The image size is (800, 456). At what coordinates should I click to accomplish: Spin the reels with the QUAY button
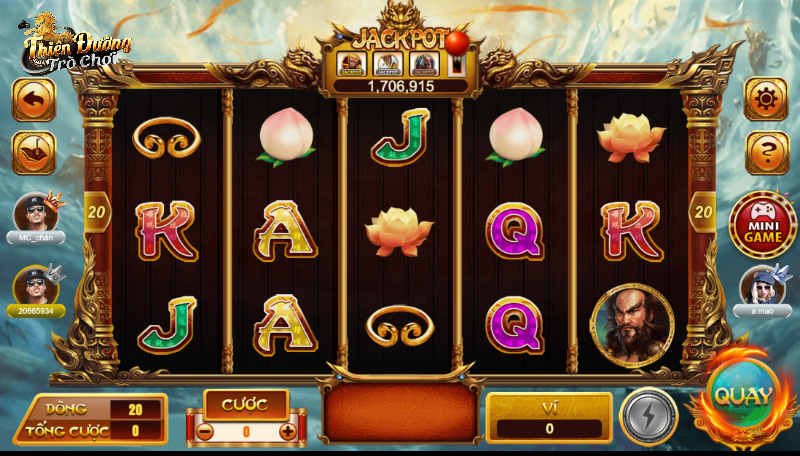742,396
